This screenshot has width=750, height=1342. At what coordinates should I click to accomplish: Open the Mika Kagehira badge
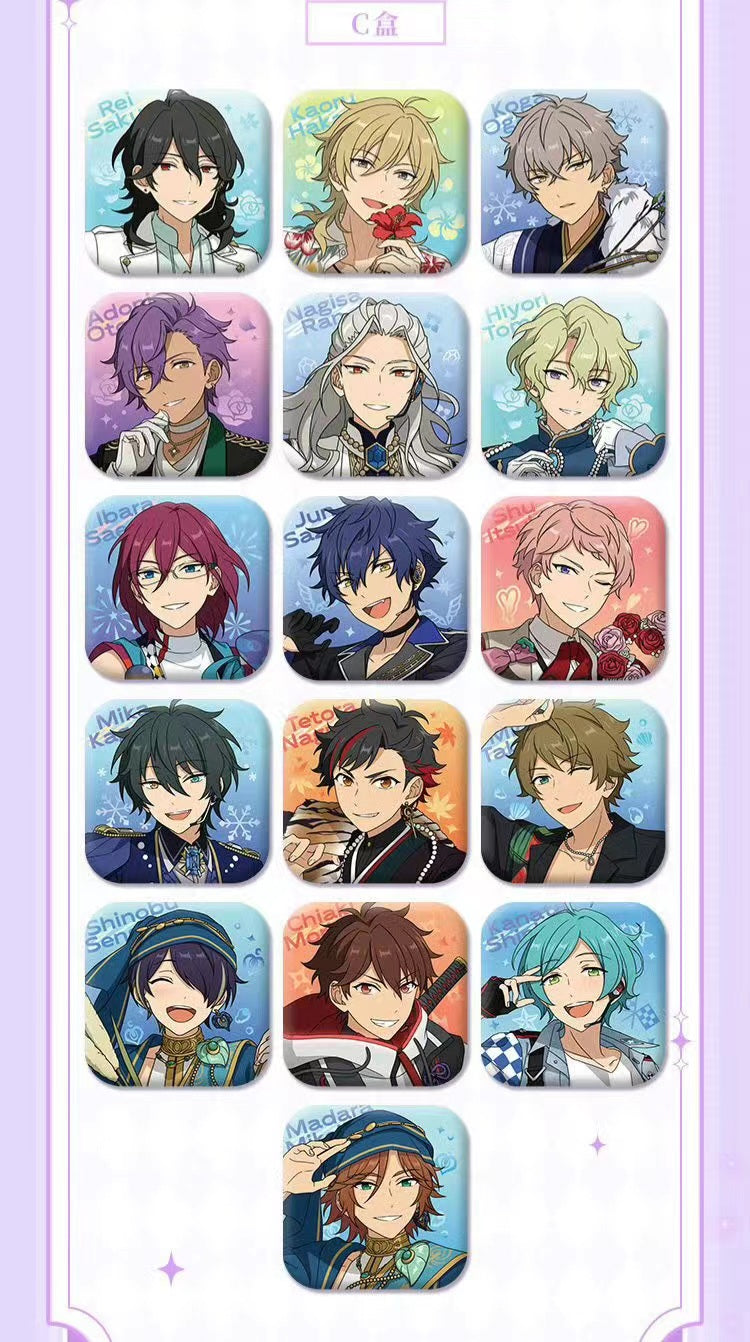pyautogui.click(x=177, y=791)
